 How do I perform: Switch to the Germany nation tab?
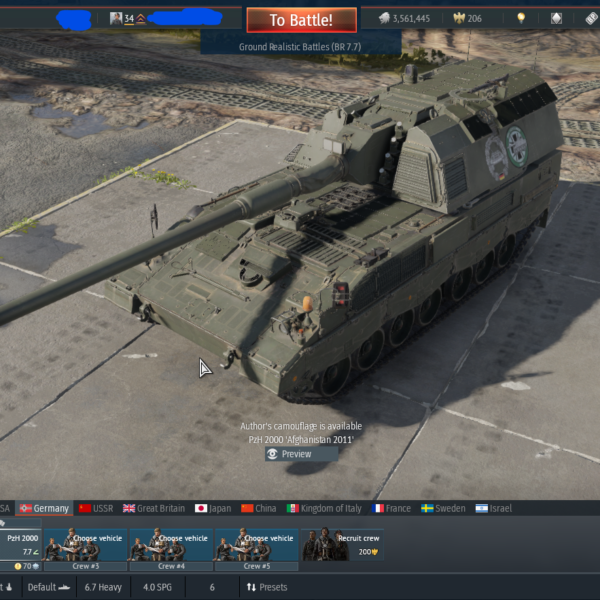(x=44, y=508)
